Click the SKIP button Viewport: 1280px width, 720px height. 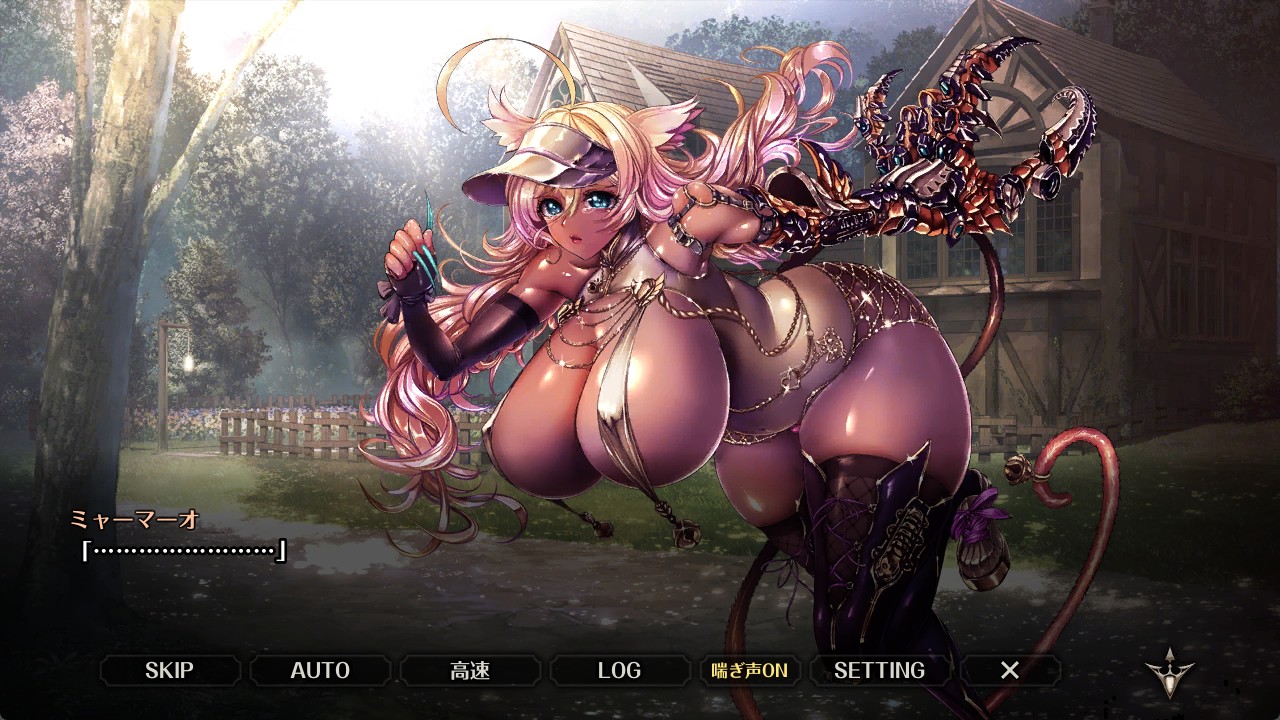(x=169, y=670)
